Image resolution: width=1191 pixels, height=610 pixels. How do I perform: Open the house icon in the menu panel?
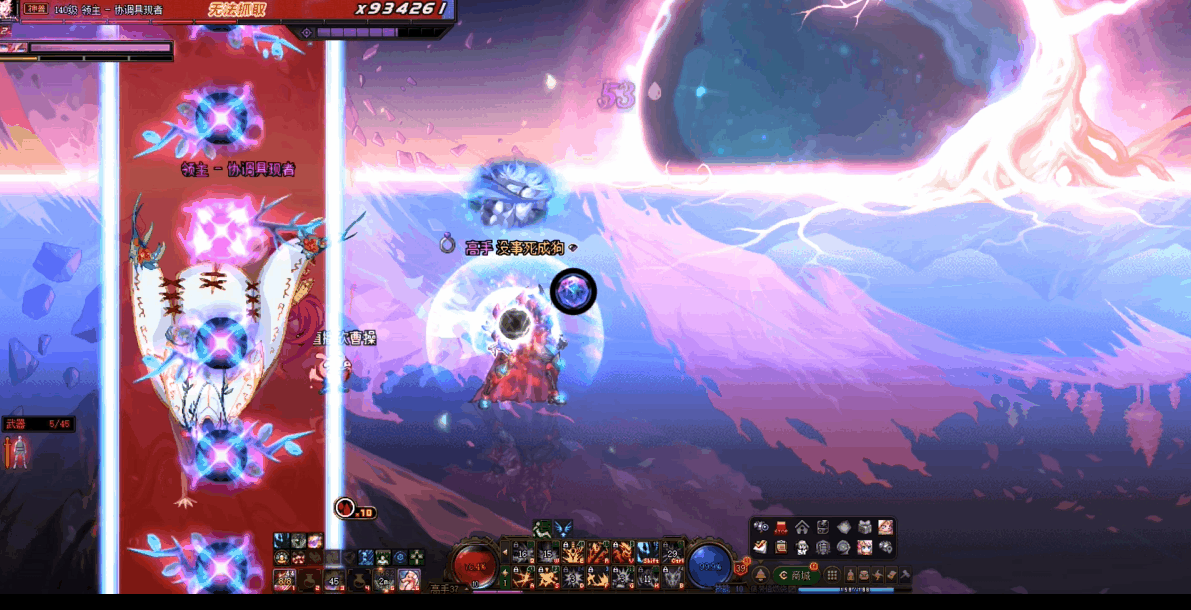tap(802, 528)
